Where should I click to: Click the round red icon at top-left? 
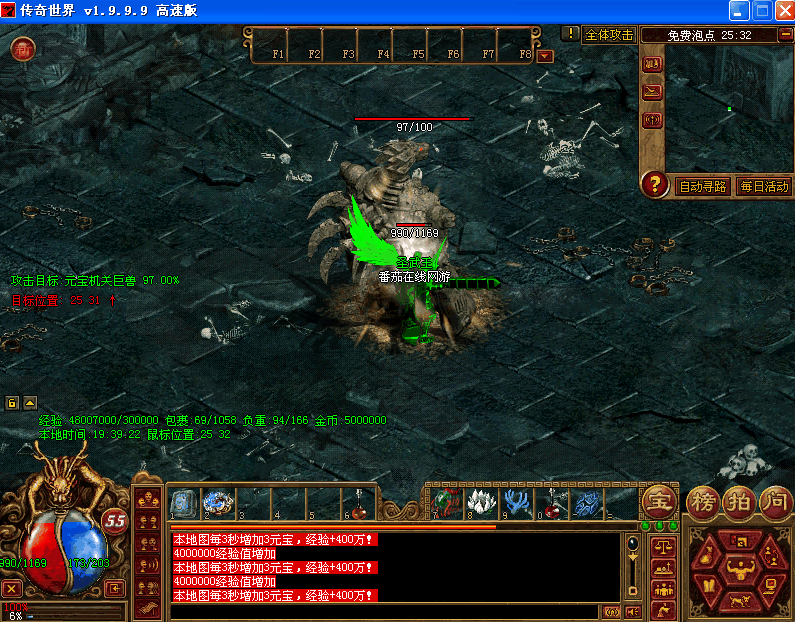tap(23, 49)
